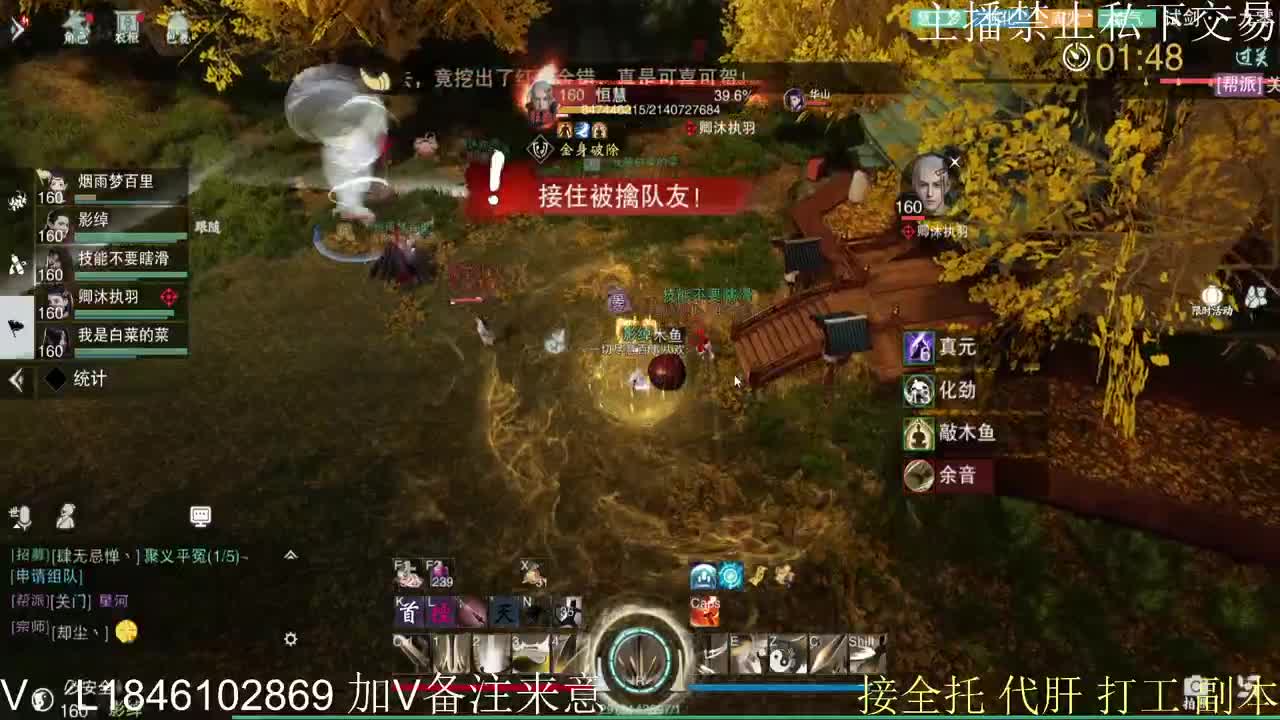1280x720 pixels.
Task: Activate the 化劲 skill icon
Action: pos(918,390)
